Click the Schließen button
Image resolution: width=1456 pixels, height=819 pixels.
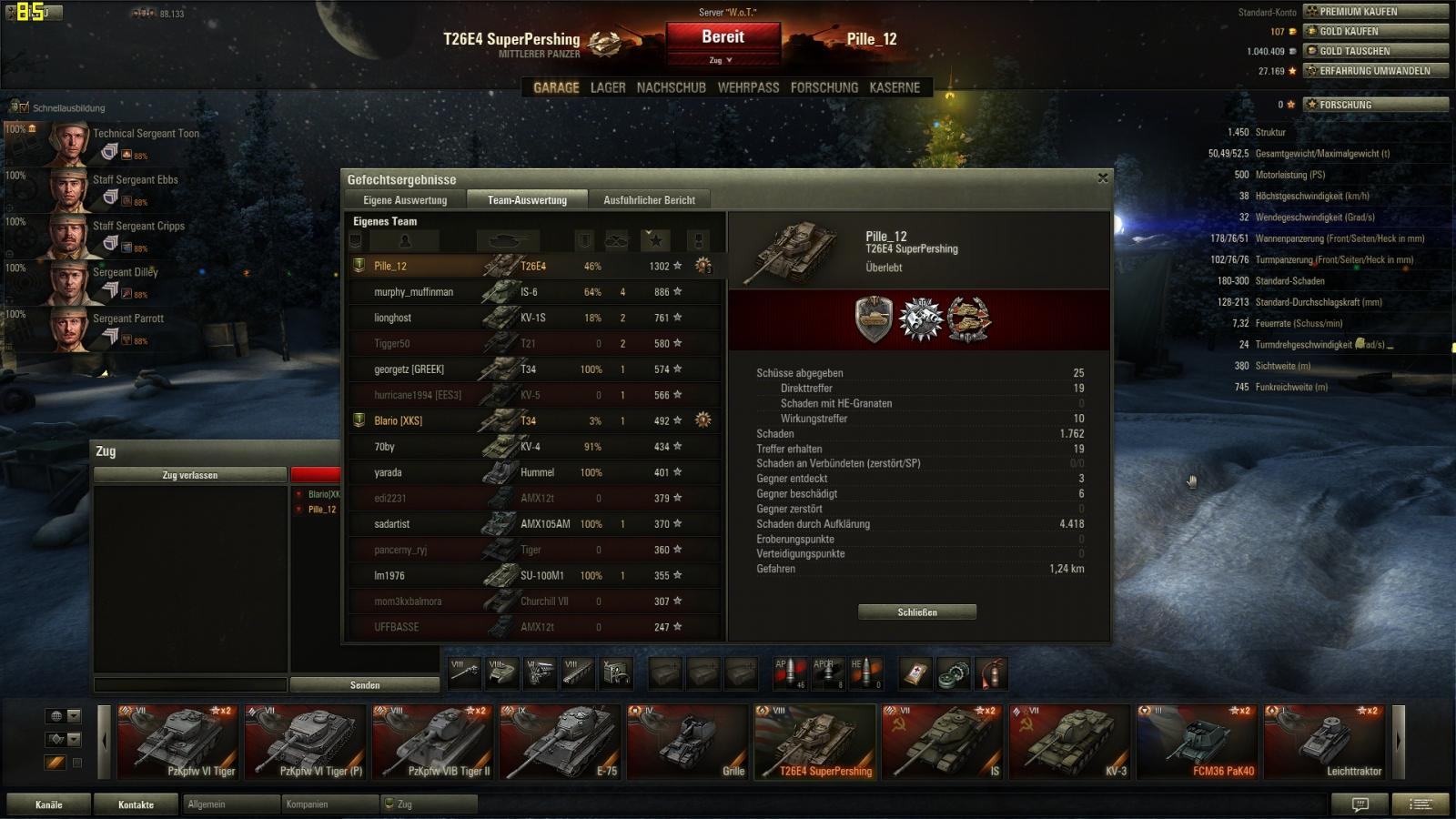tap(917, 612)
